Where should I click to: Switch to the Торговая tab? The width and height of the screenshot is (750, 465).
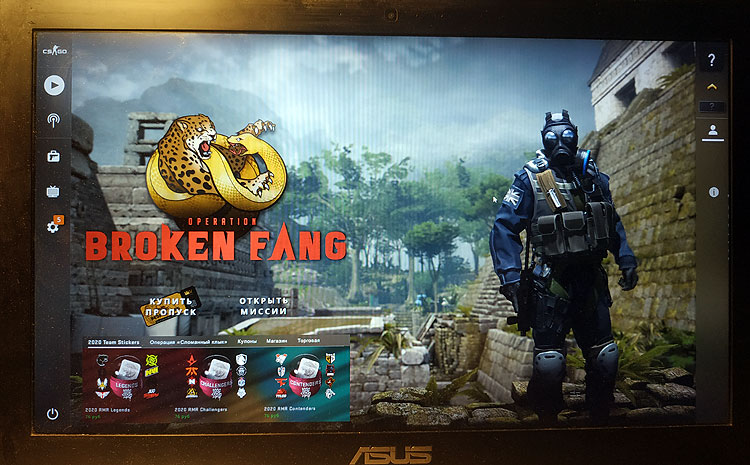tap(309, 341)
